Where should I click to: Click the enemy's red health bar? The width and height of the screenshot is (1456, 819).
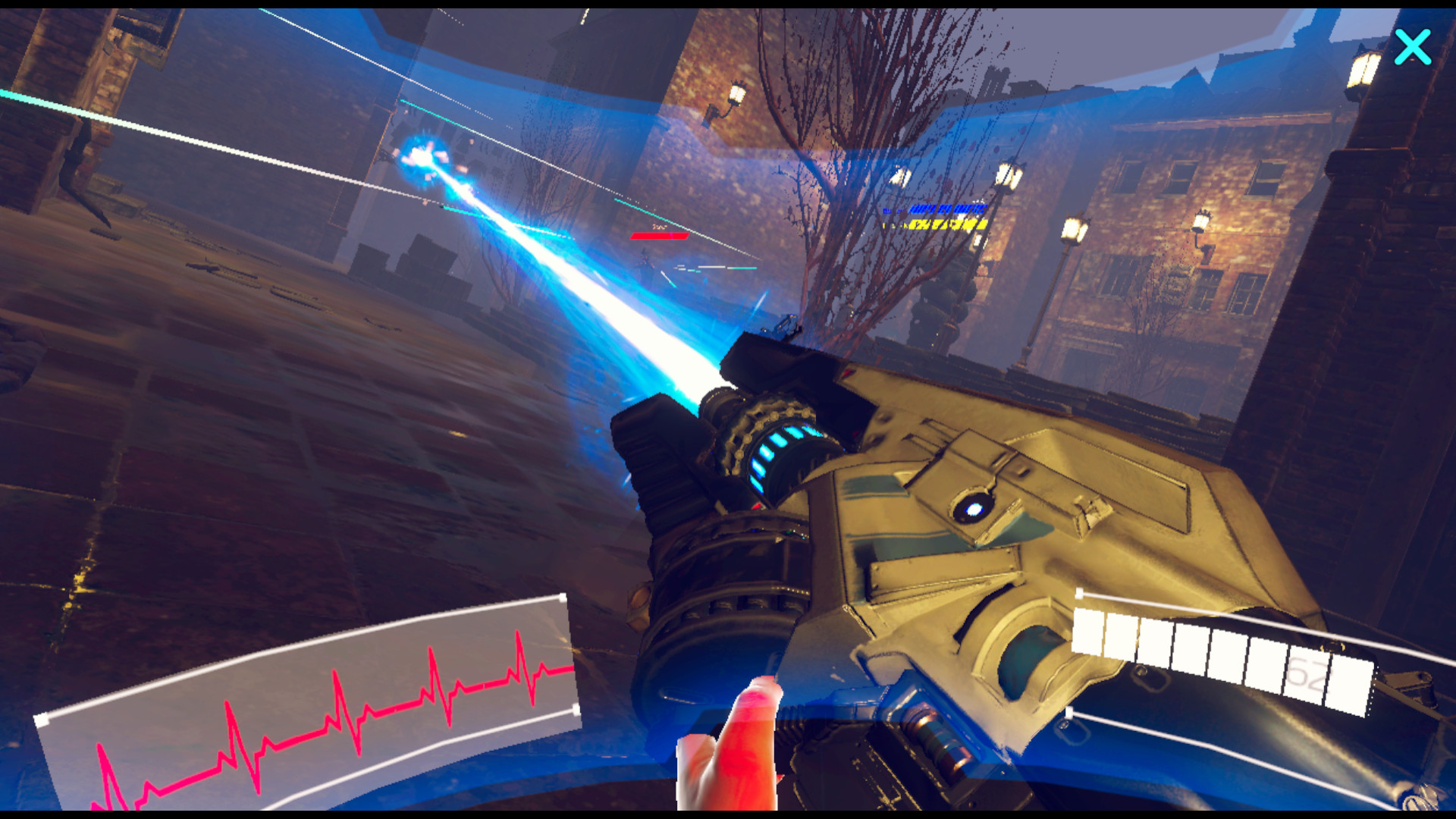(658, 236)
